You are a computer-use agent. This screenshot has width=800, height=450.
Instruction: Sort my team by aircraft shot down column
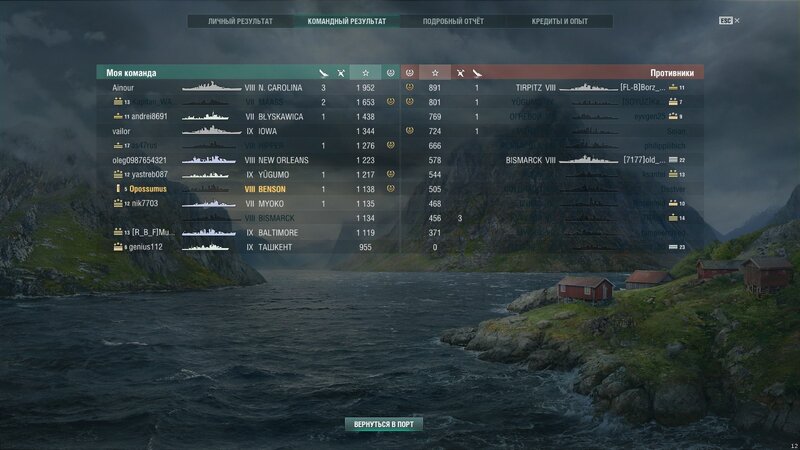(342, 73)
